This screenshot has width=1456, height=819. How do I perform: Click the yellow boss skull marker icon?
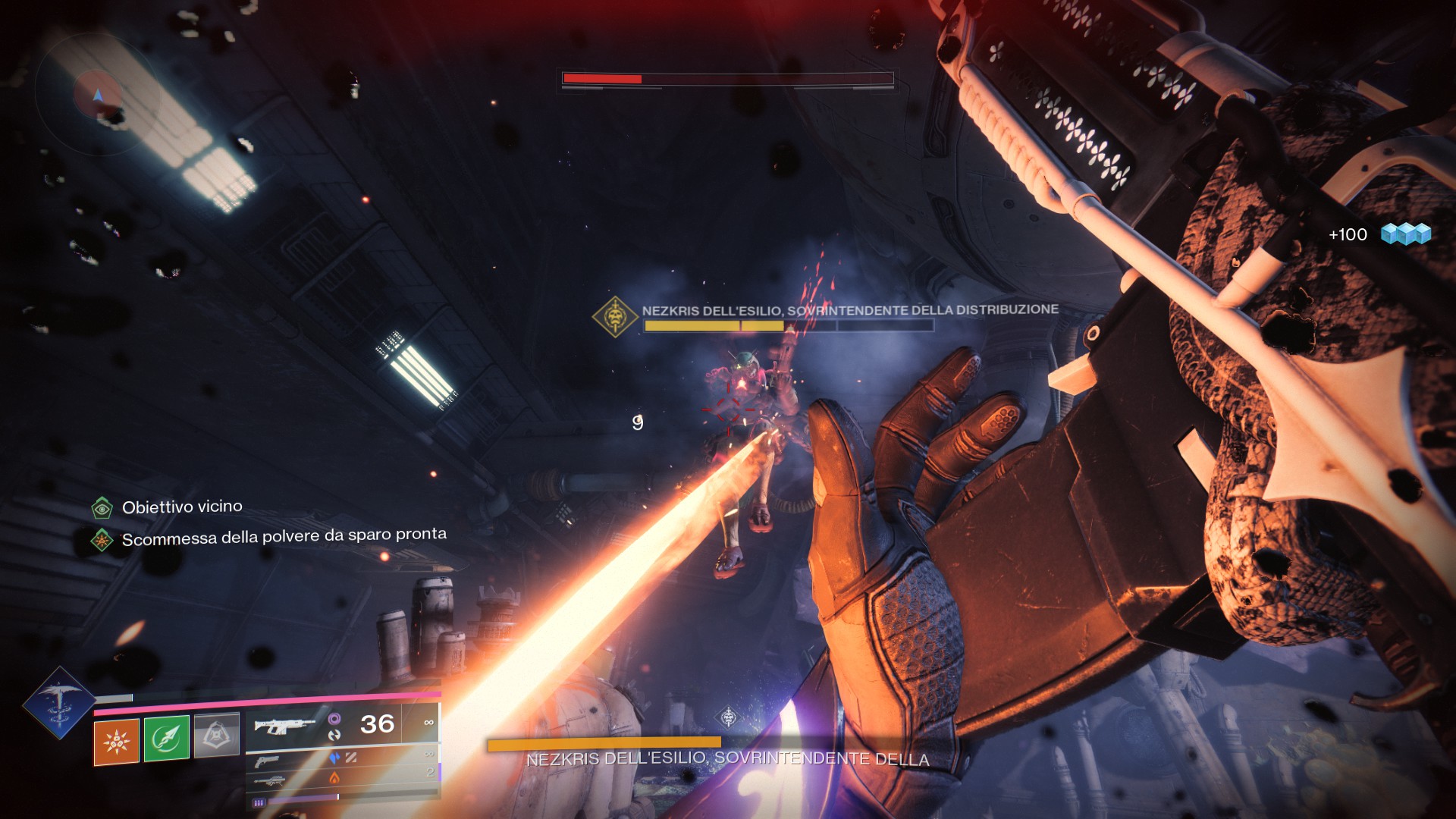(615, 316)
